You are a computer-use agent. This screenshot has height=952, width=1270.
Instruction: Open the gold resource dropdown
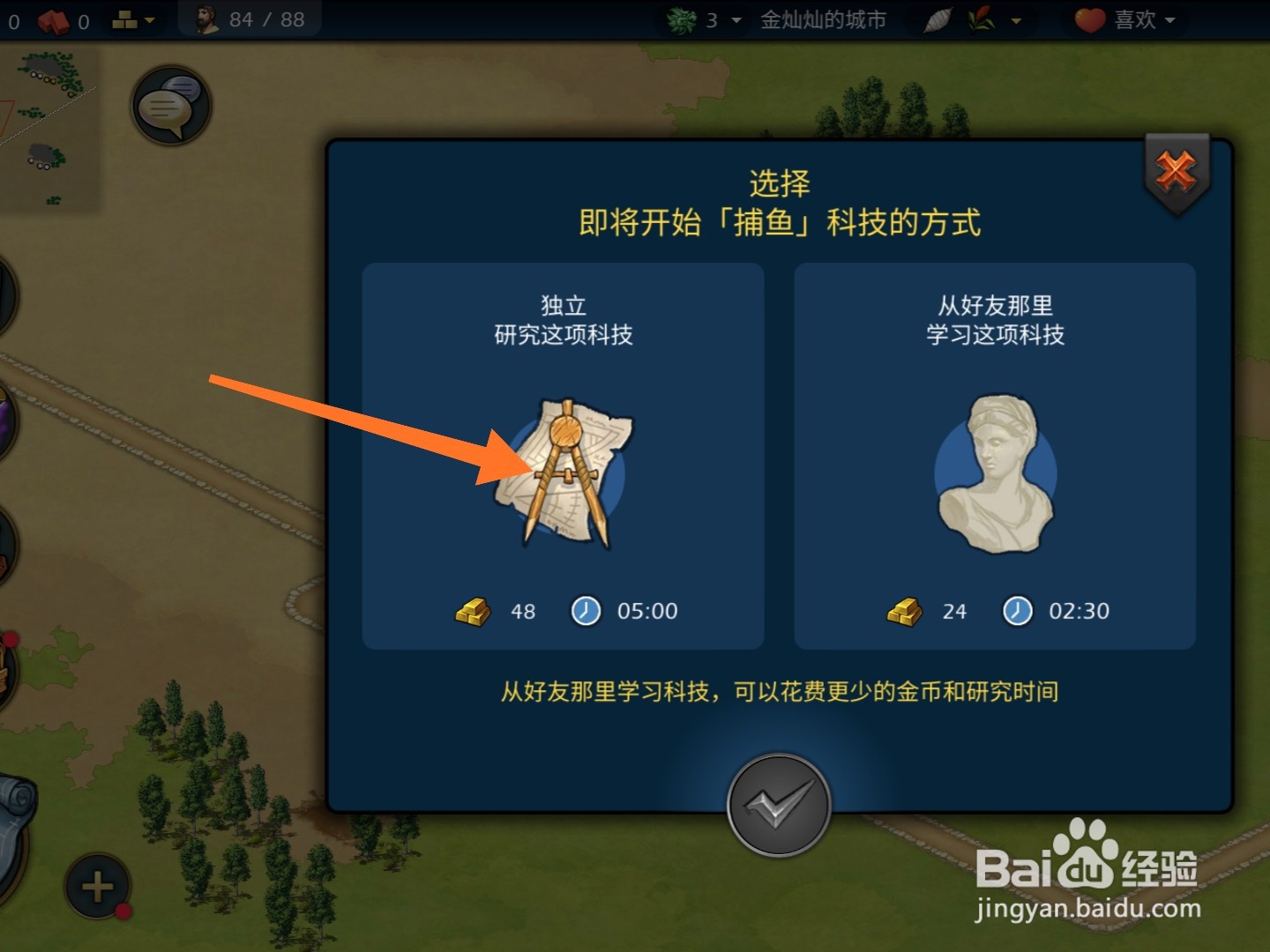pos(148,19)
